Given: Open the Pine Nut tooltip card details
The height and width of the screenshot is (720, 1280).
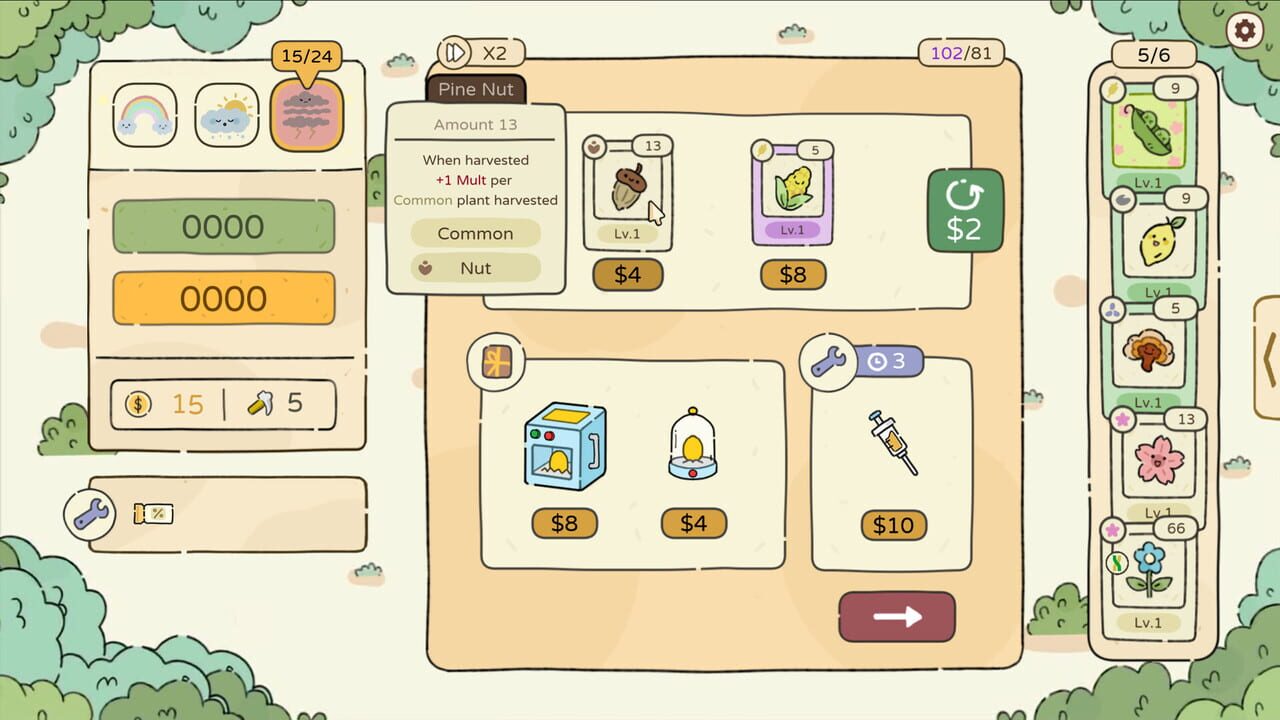Looking at the screenshot, I should pyautogui.click(x=476, y=90).
